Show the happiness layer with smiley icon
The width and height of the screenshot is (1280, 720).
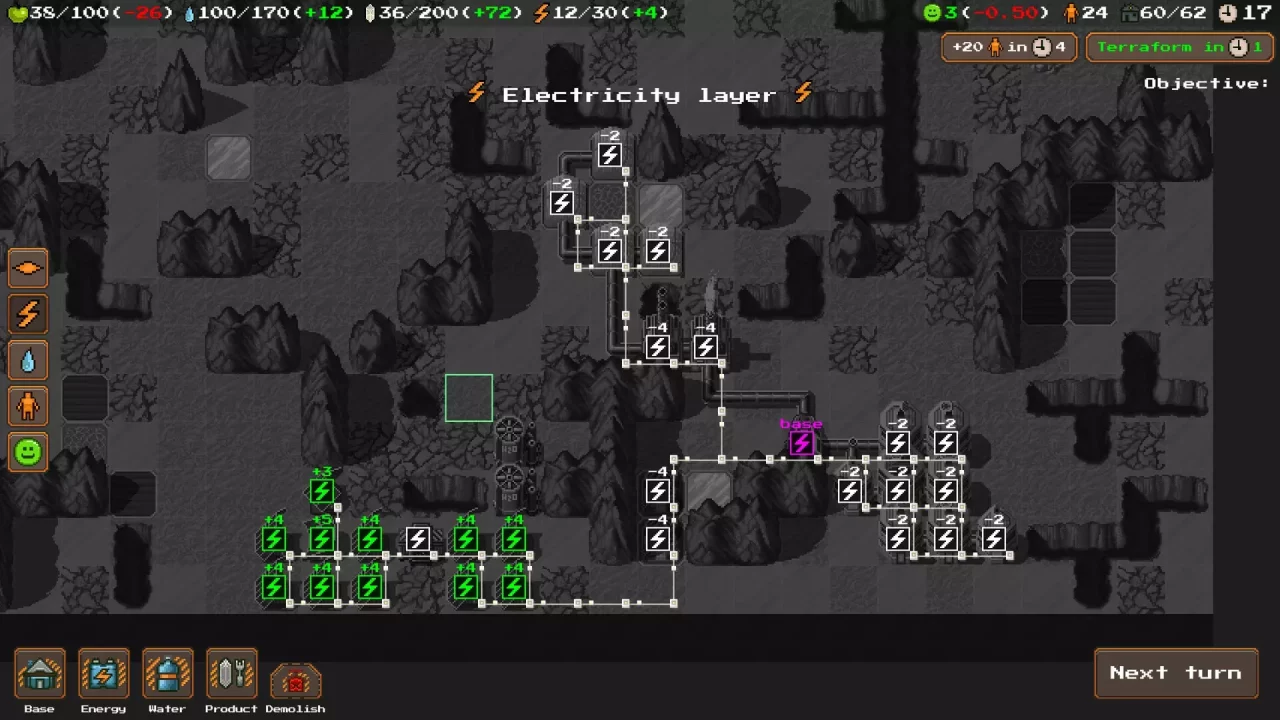[28, 452]
